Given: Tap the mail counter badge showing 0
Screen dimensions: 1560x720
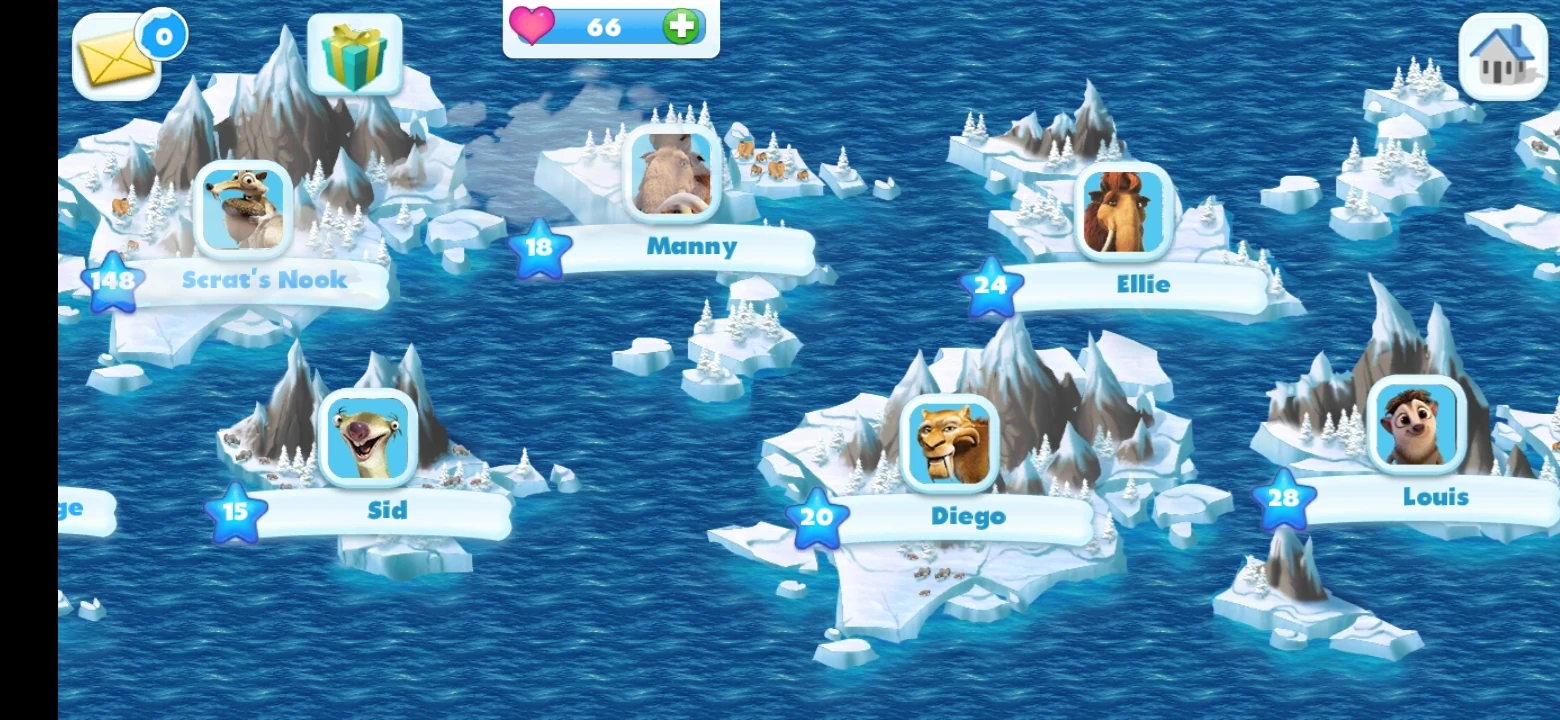Looking at the screenshot, I should click(162, 35).
